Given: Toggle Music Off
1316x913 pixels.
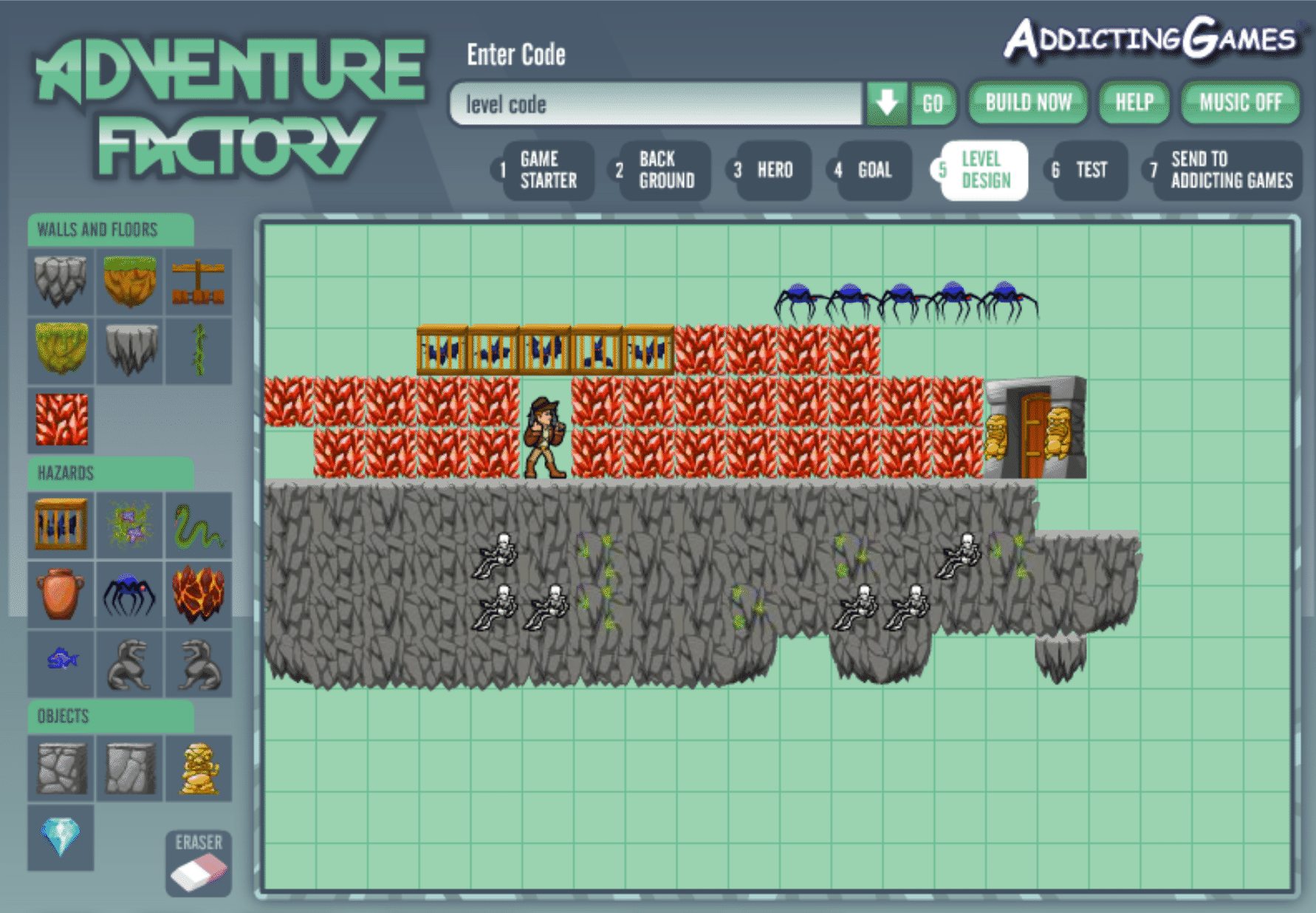Looking at the screenshot, I should pyautogui.click(x=1239, y=103).
